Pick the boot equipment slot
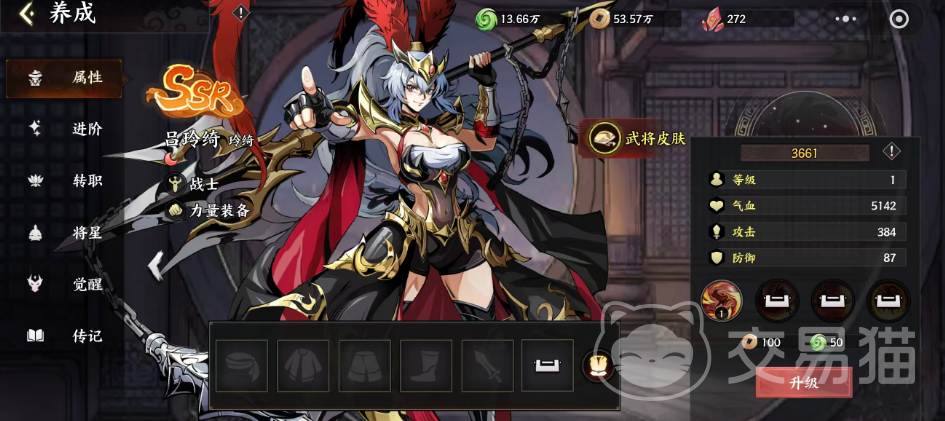Viewport: 945px width, 421px height. [426, 364]
